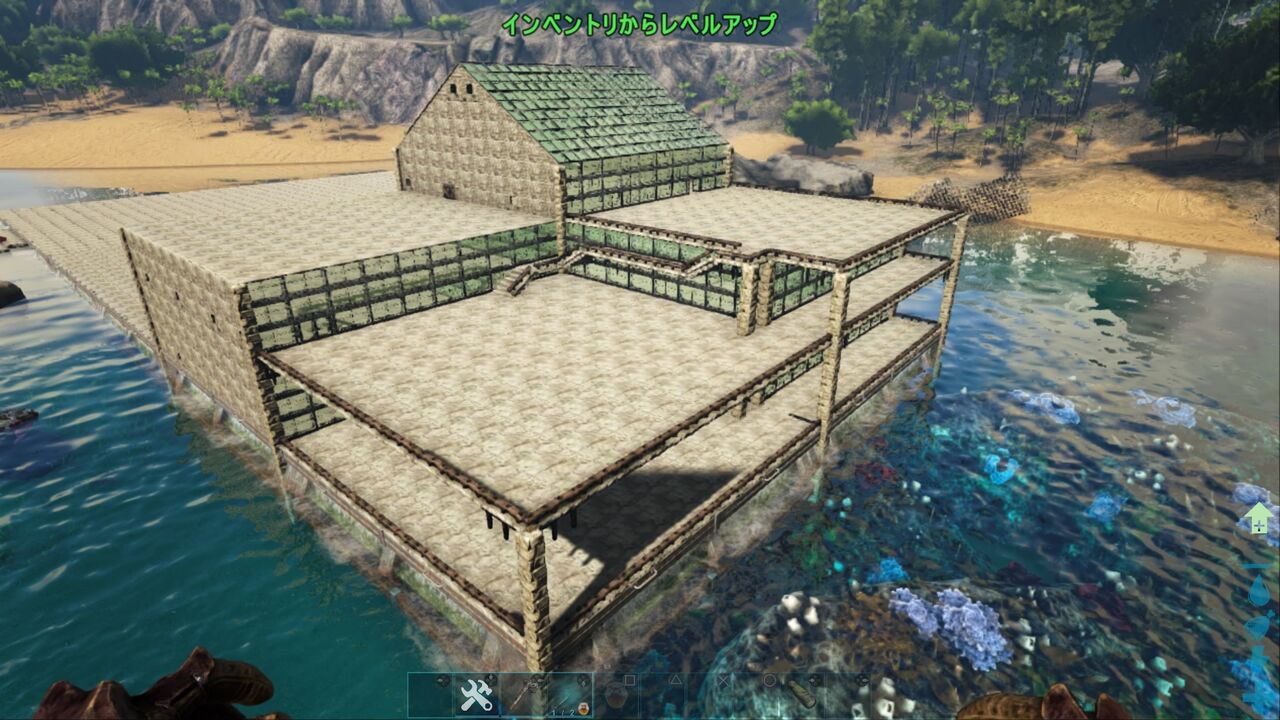
Task: Toggle the corner arrow marker on slot two
Action: tap(491, 677)
